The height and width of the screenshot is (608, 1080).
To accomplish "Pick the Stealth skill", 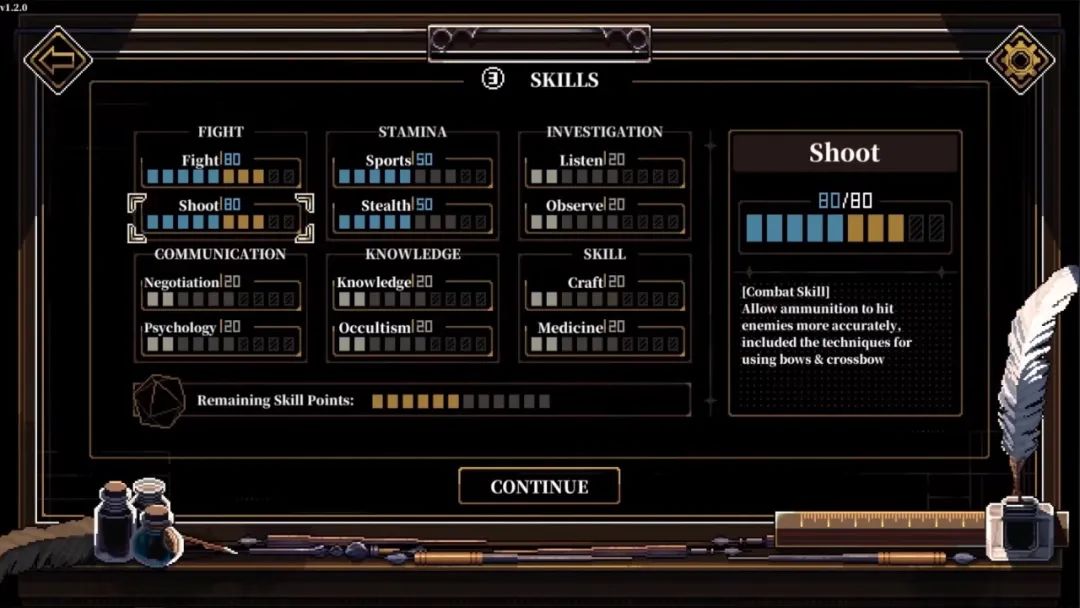I will pyautogui.click(x=412, y=215).
